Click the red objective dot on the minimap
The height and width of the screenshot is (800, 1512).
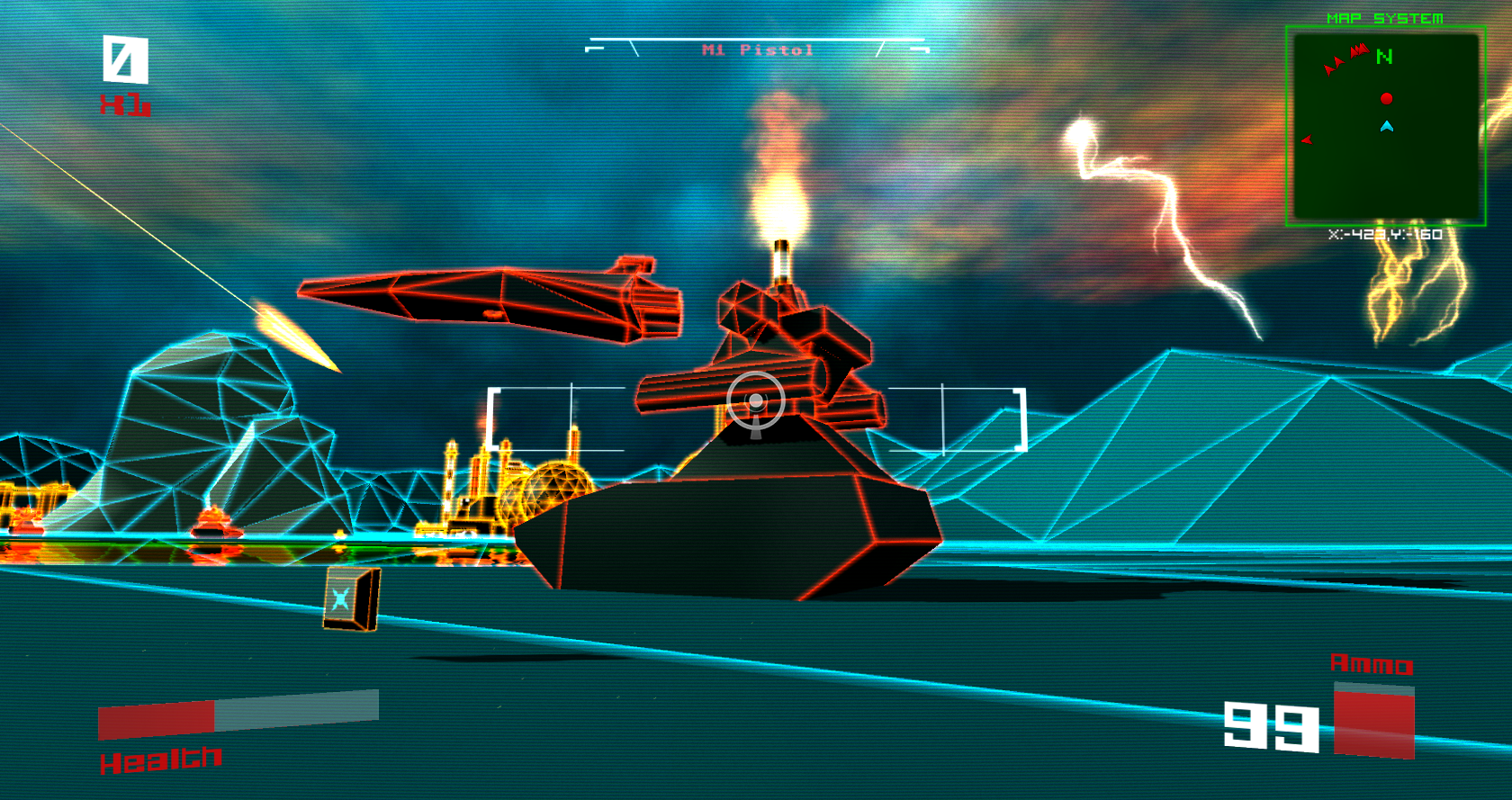tap(1387, 99)
